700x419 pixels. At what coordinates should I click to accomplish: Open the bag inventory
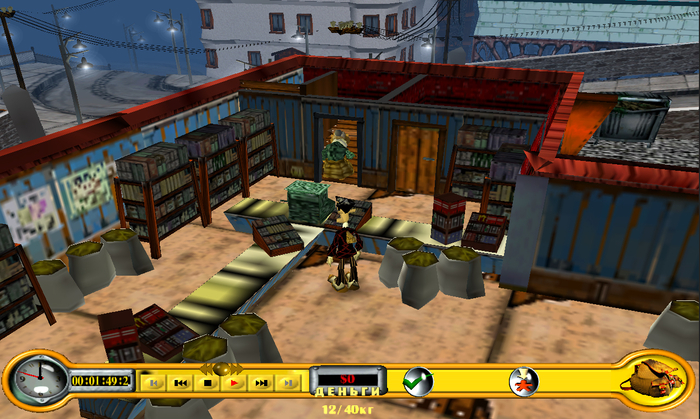[651, 379]
